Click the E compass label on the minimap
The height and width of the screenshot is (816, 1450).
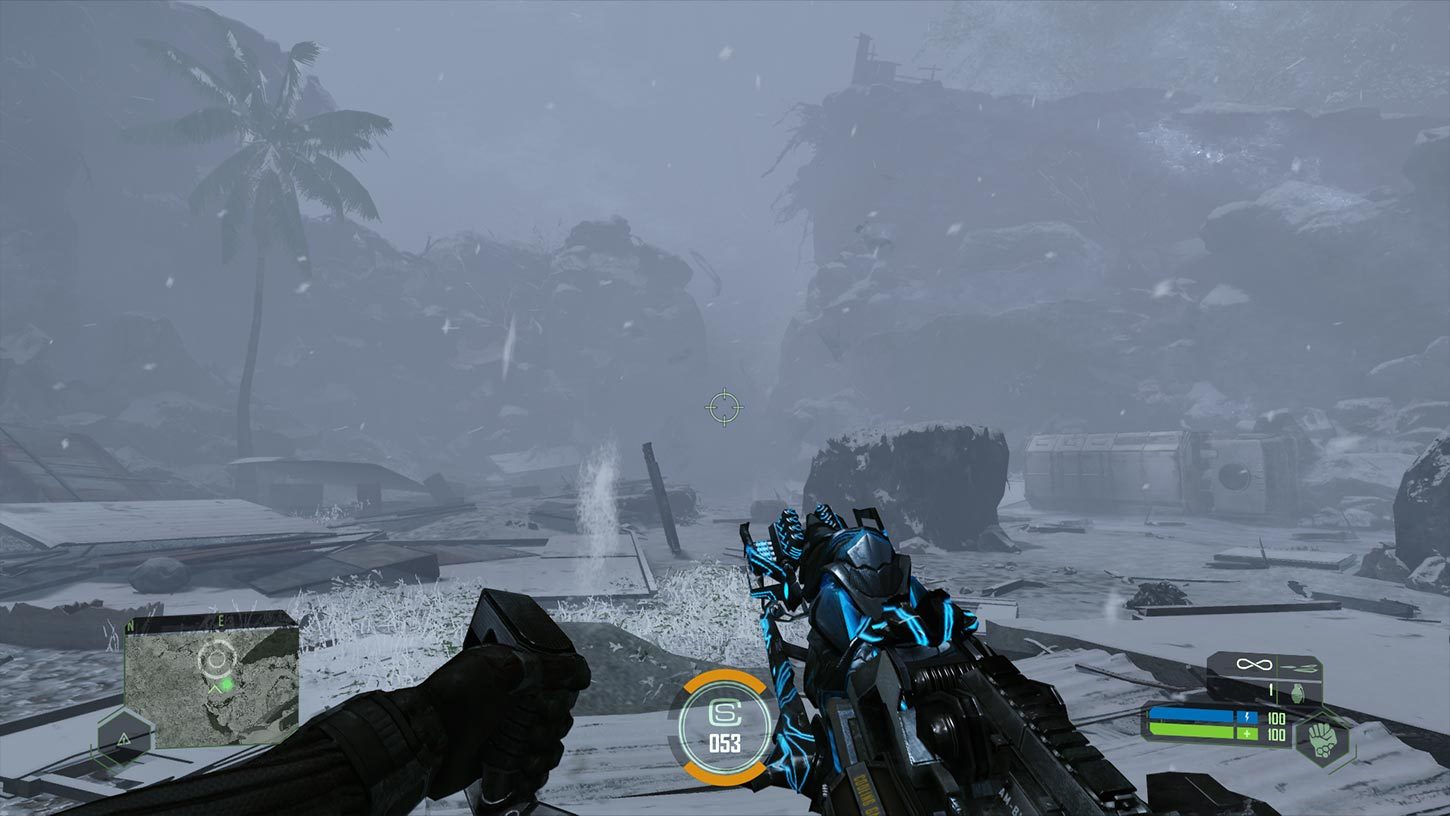pos(221,619)
